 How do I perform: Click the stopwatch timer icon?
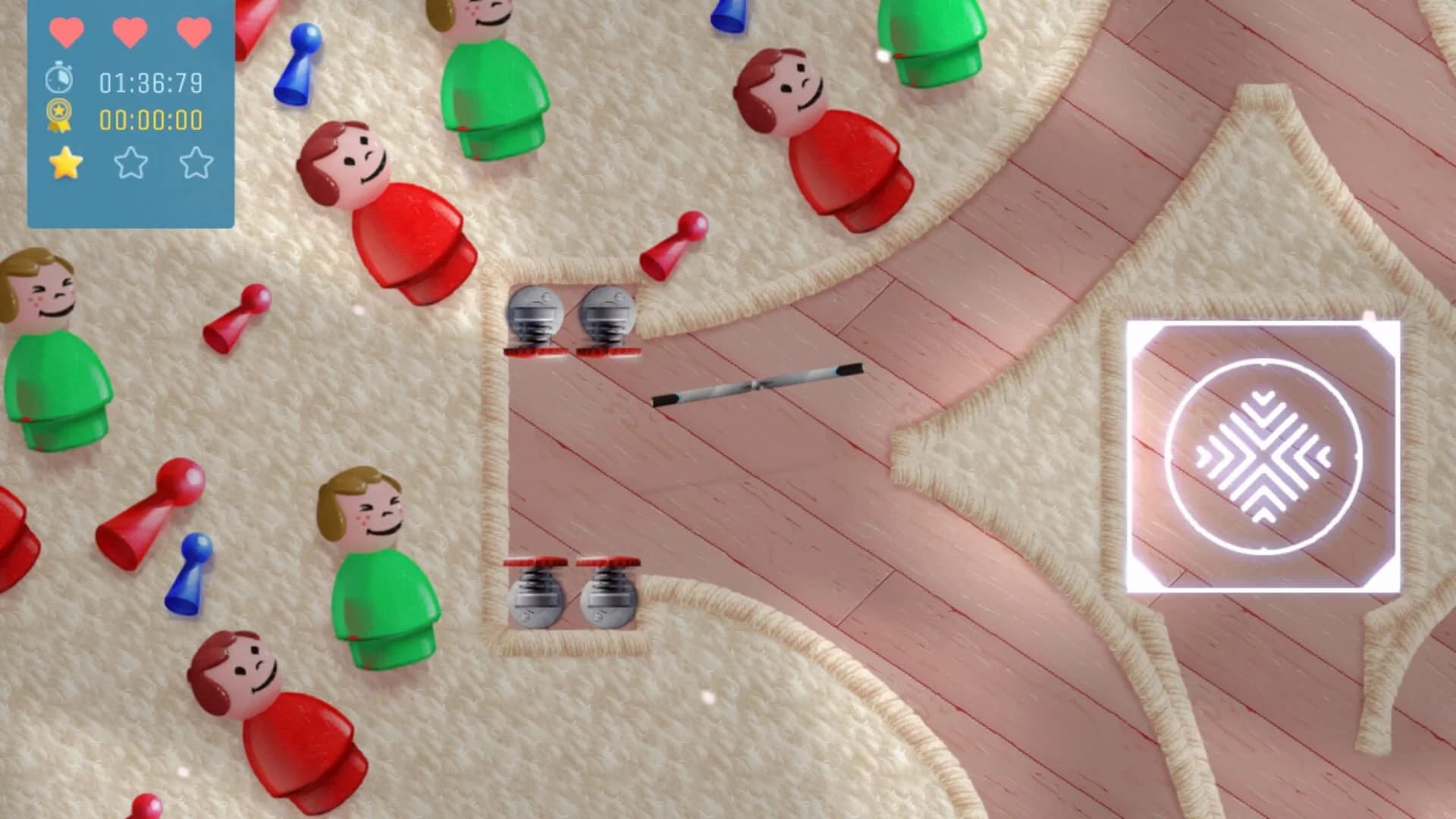(59, 77)
